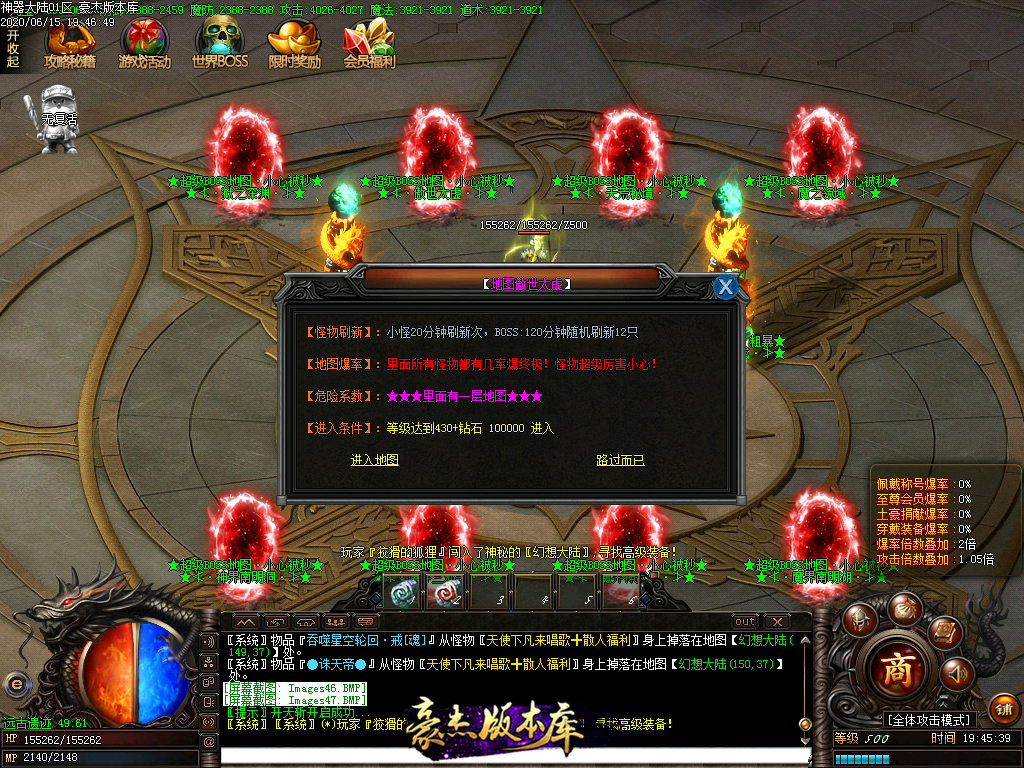Toggle the sound speaker icon
The height and width of the screenshot is (768, 1024).
pyautogui.click(x=957, y=674)
